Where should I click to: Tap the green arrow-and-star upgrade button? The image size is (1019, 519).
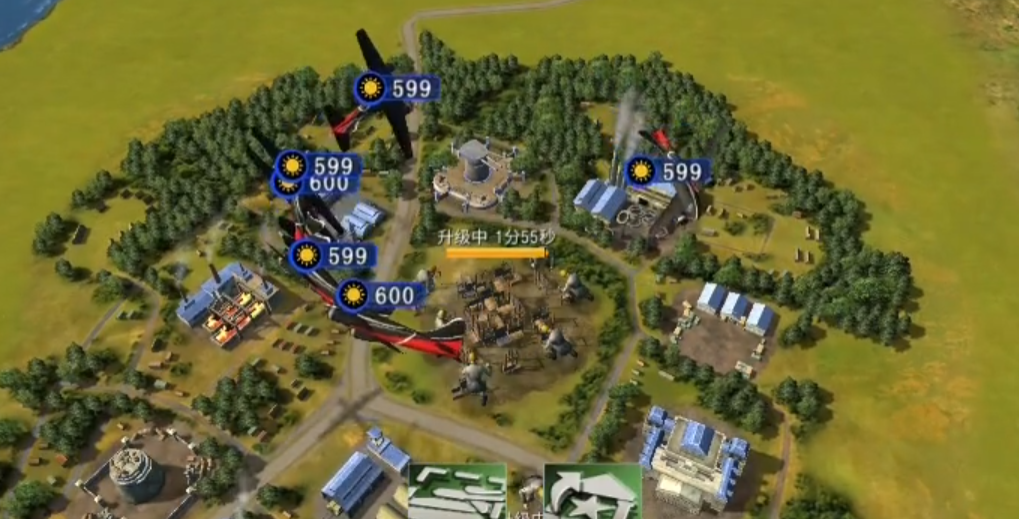(592, 492)
